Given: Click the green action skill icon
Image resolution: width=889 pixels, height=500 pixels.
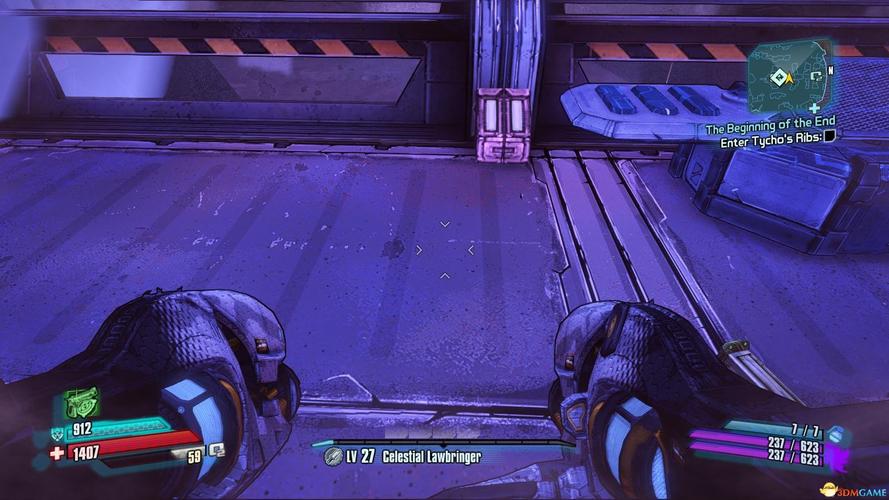Looking at the screenshot, I should [79, 404].
